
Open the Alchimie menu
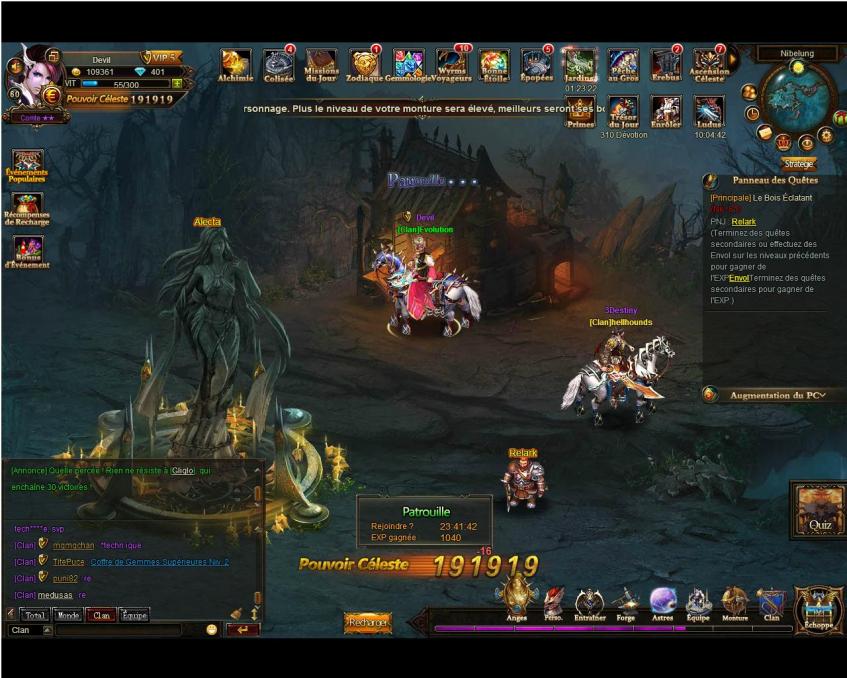pos(235,64)
